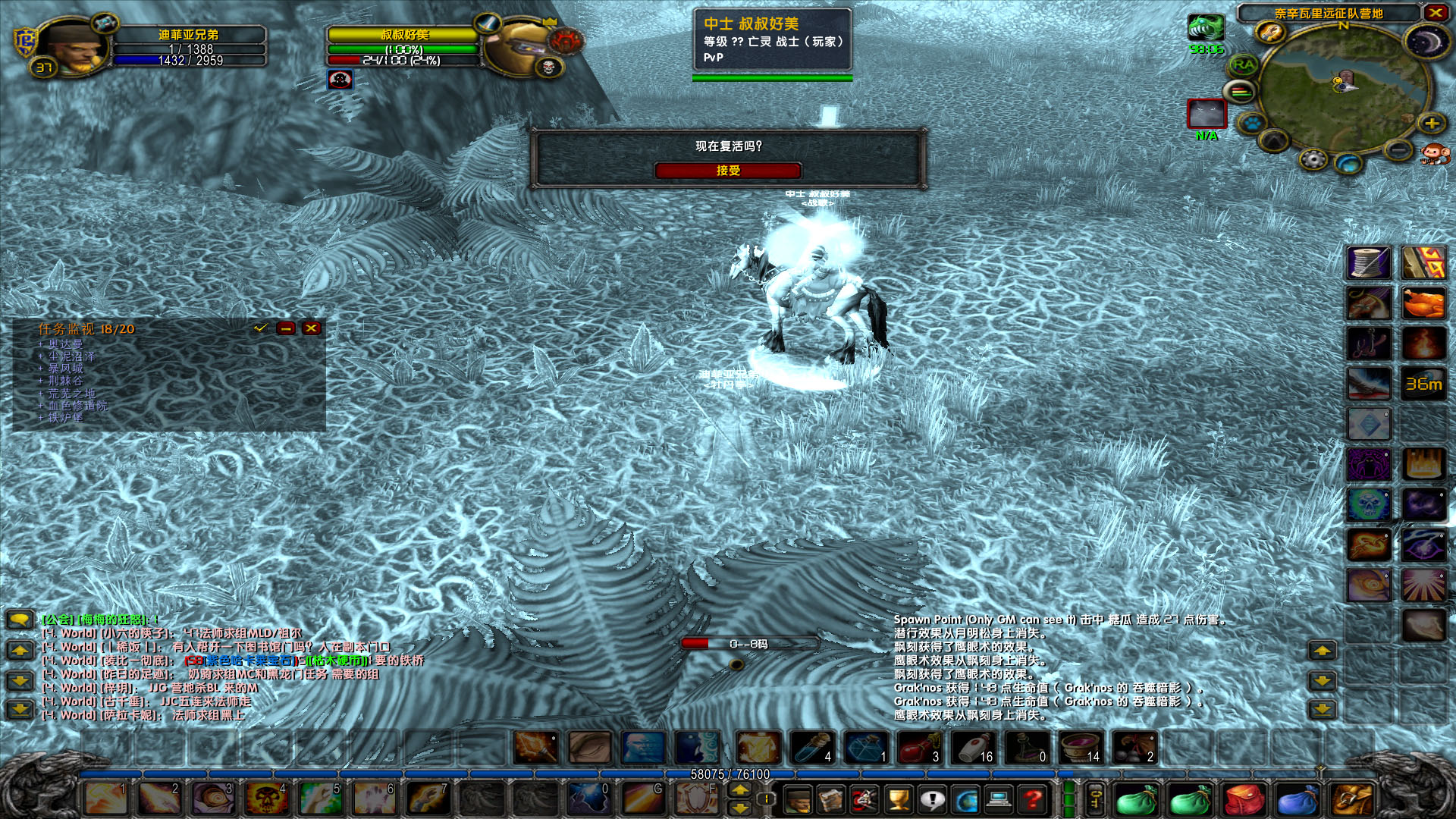Open the minimap settings gear icon
Screen dimensions: 1456x819
click(x=1313, y=158)
